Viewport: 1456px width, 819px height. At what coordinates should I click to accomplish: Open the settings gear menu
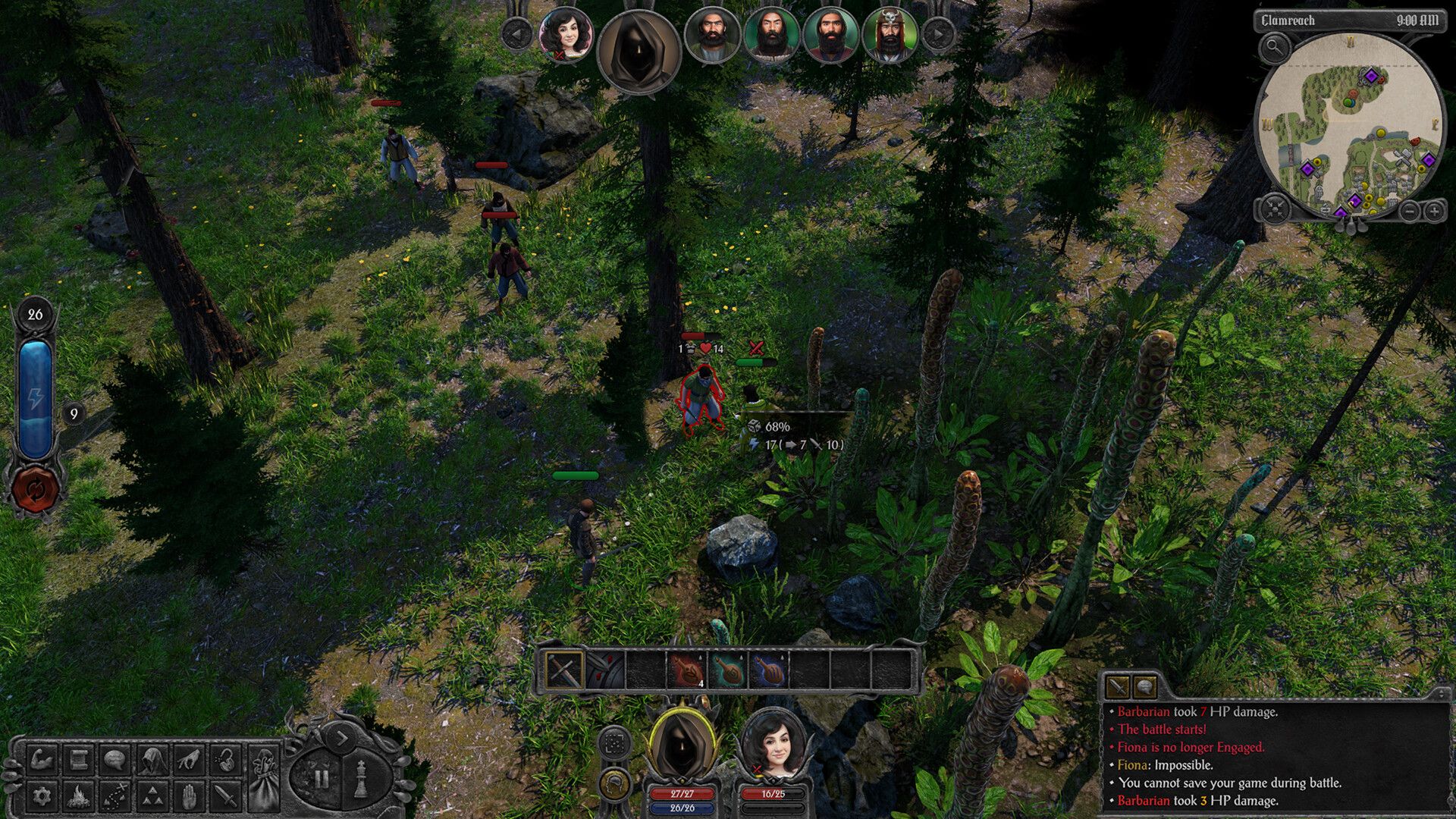pos(42,795)
